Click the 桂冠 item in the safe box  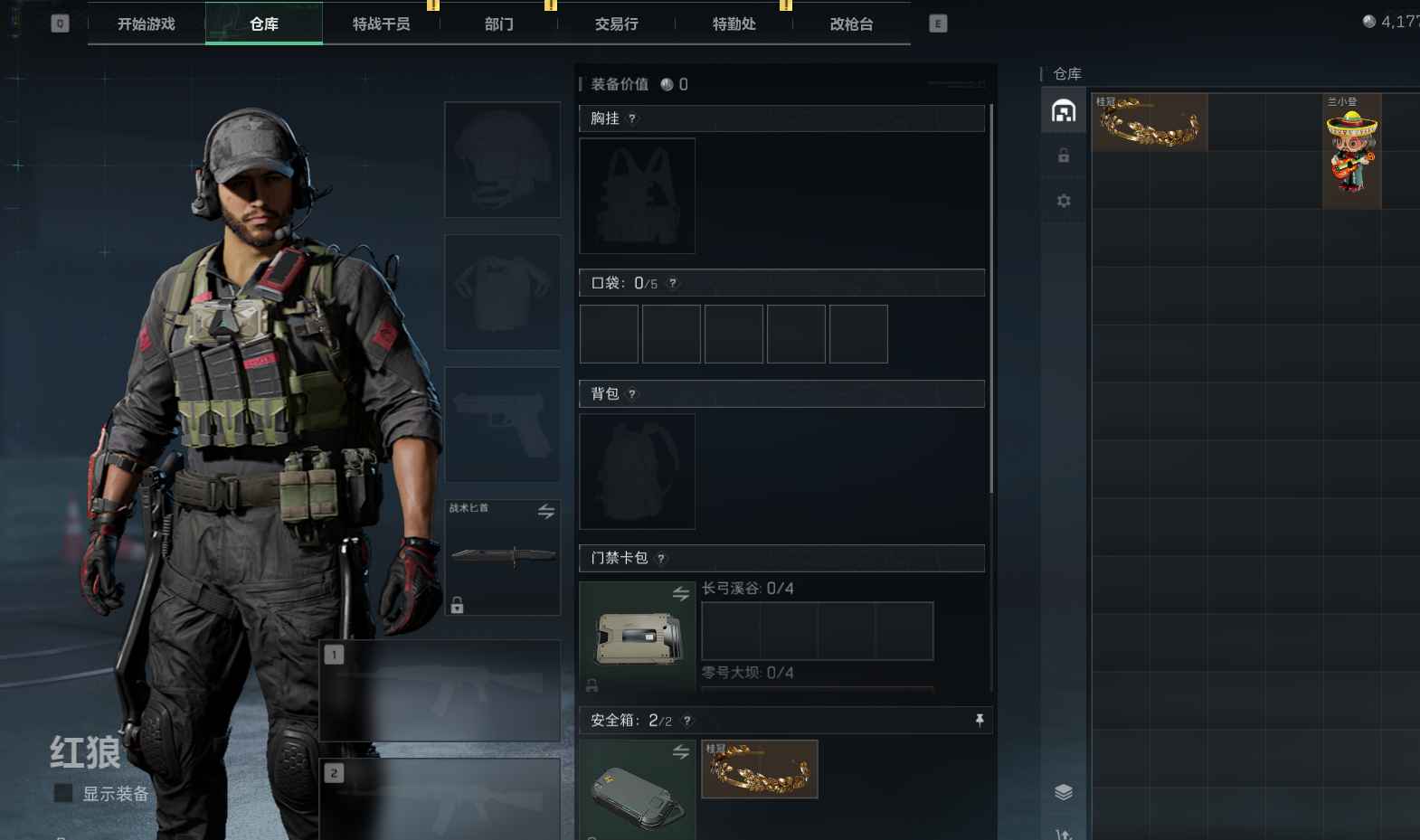(x=760, y=769)
